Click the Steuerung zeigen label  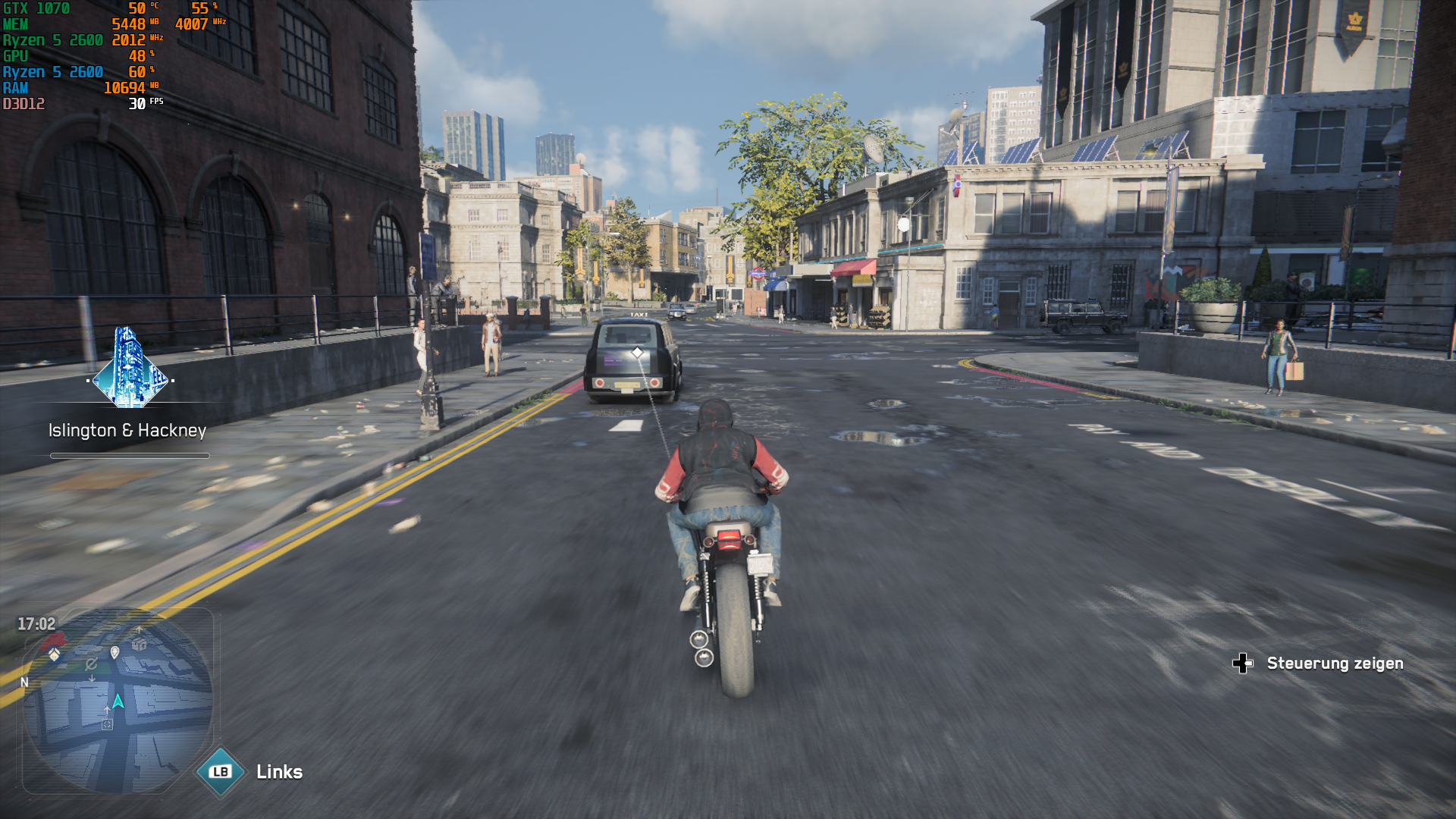click(1337, 663)
